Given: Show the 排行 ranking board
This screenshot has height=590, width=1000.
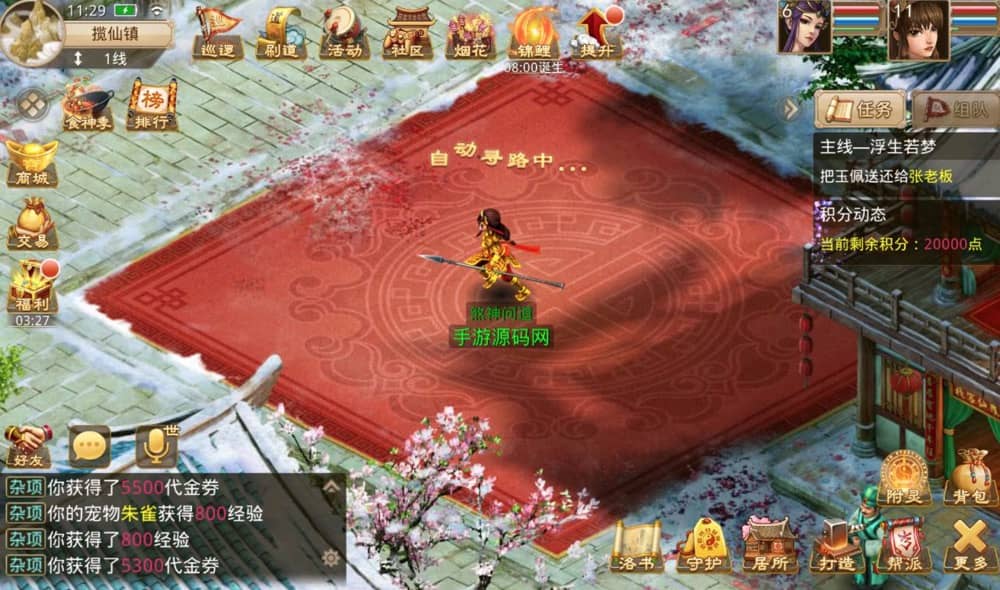Looking at the screenshot, I should [x=151, y=106].
